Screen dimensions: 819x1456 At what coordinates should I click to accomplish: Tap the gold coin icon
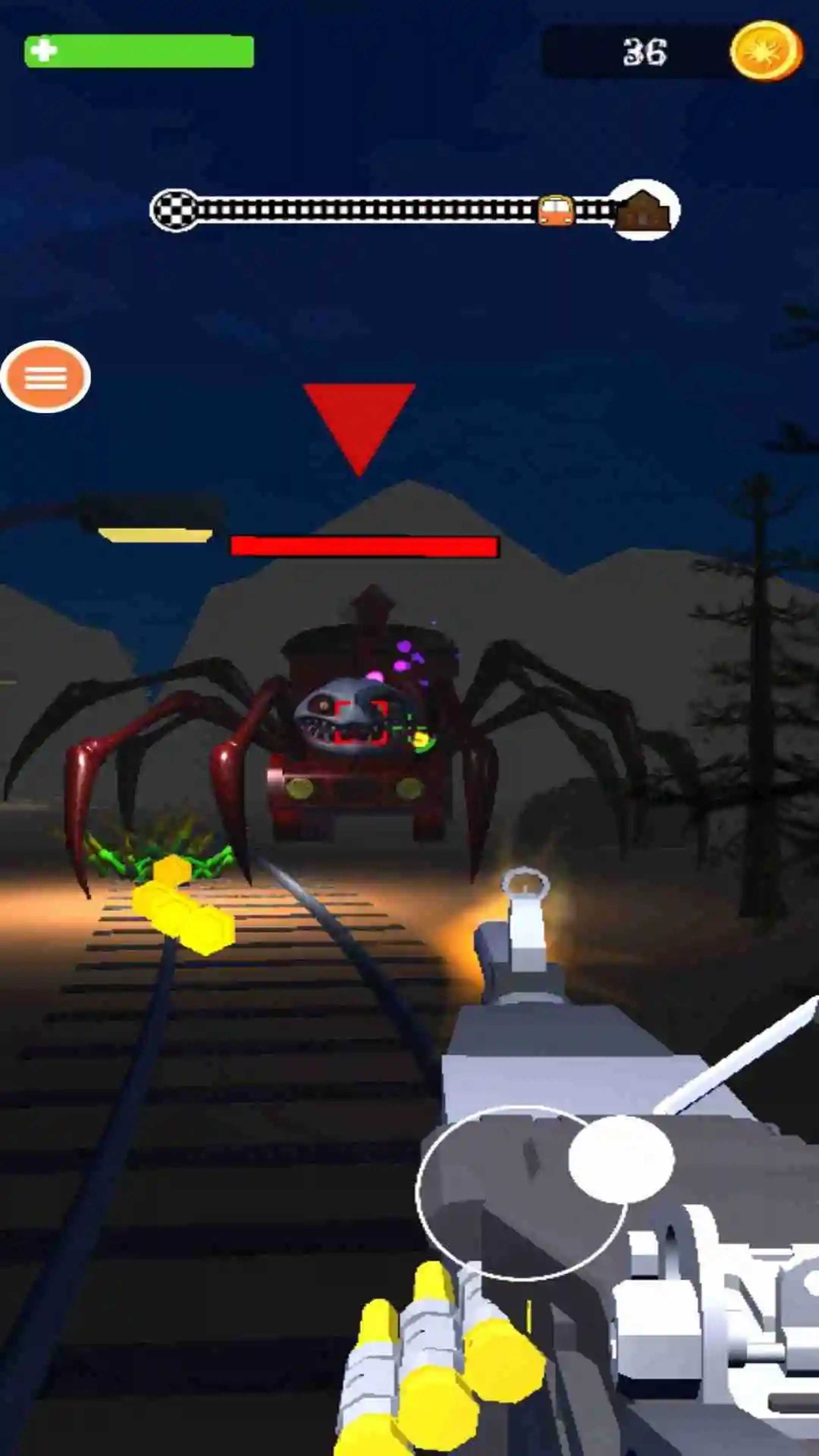[766, 52]
